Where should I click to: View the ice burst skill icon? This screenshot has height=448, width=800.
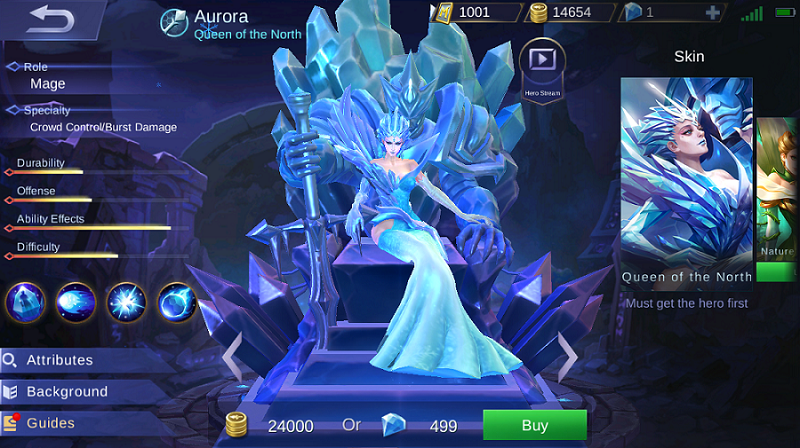pyautogui.click(x=127, y=301)
